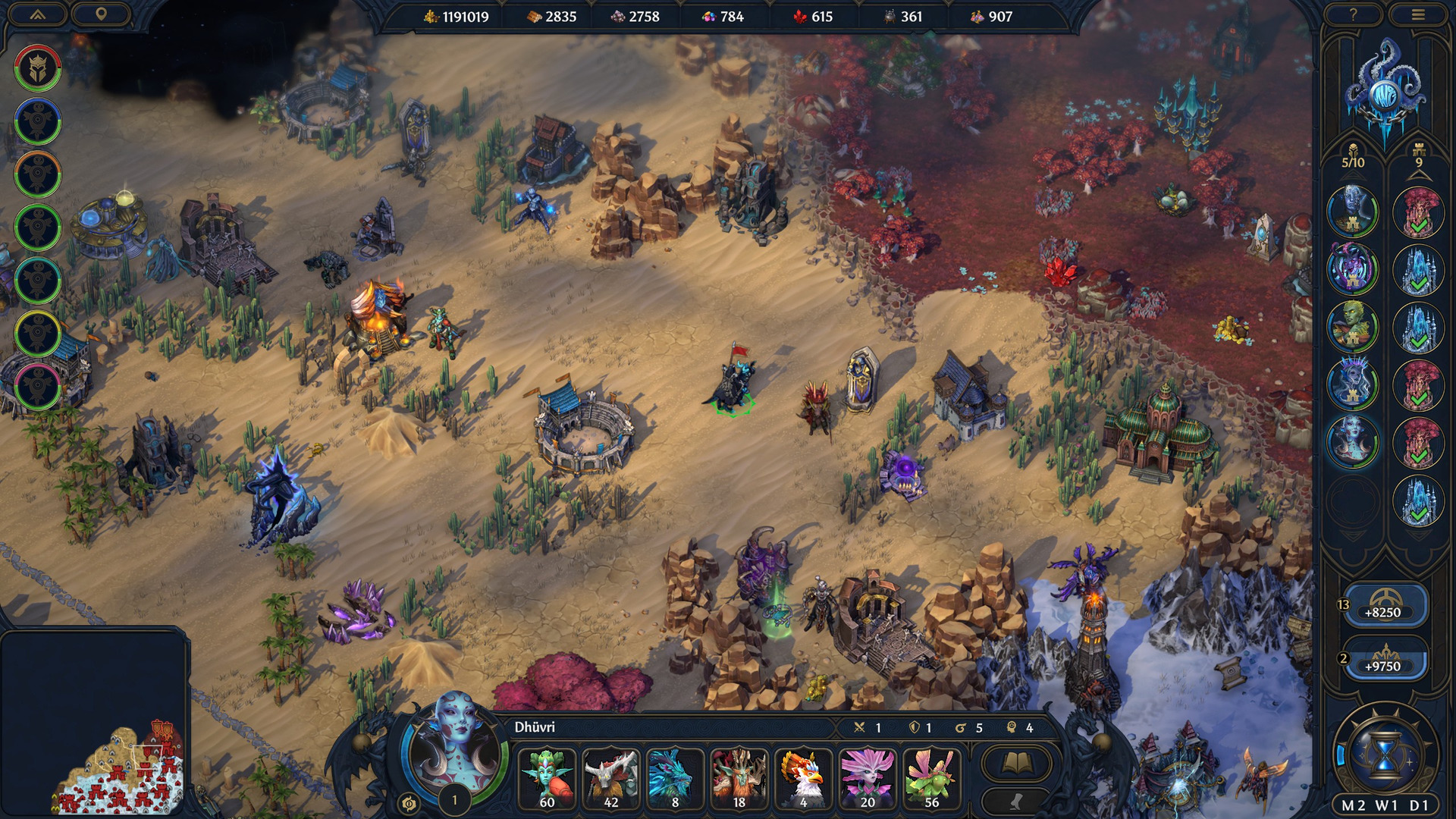Open the spellbook
This screenshot has width=1456, height=819.
pos(1016,763)
